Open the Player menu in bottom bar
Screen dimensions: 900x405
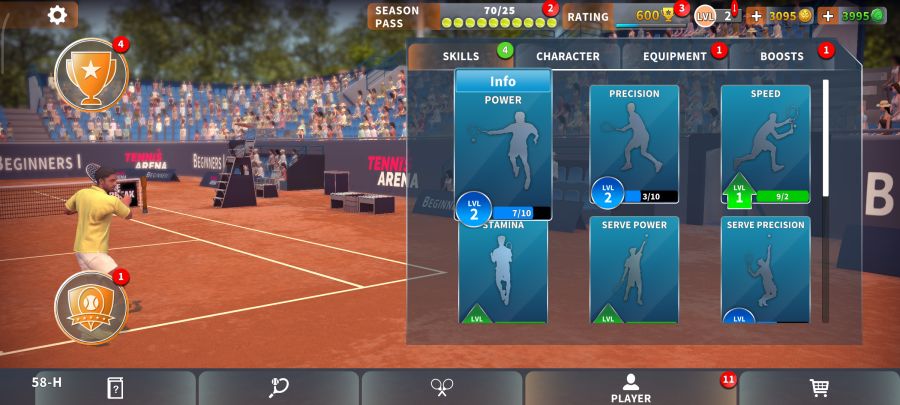(x=631, y=388)
